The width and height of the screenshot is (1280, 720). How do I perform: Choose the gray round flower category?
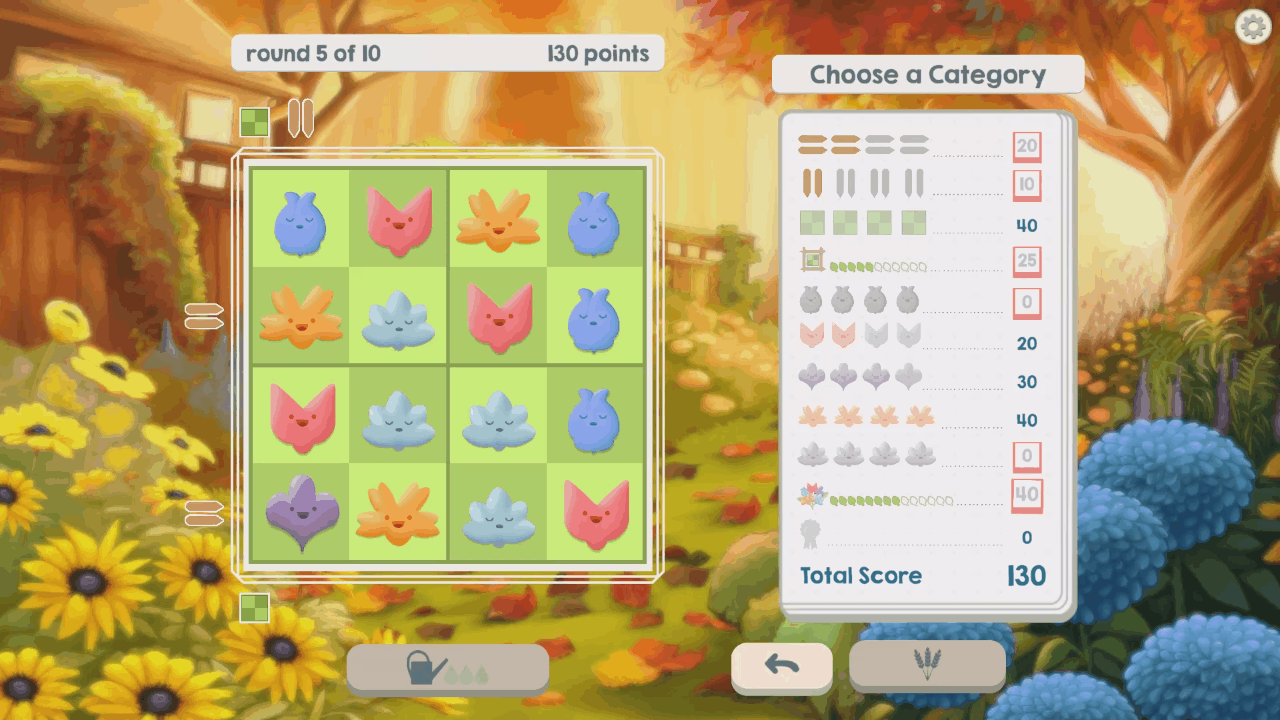pyautogui.click(x=1027, y=302)
